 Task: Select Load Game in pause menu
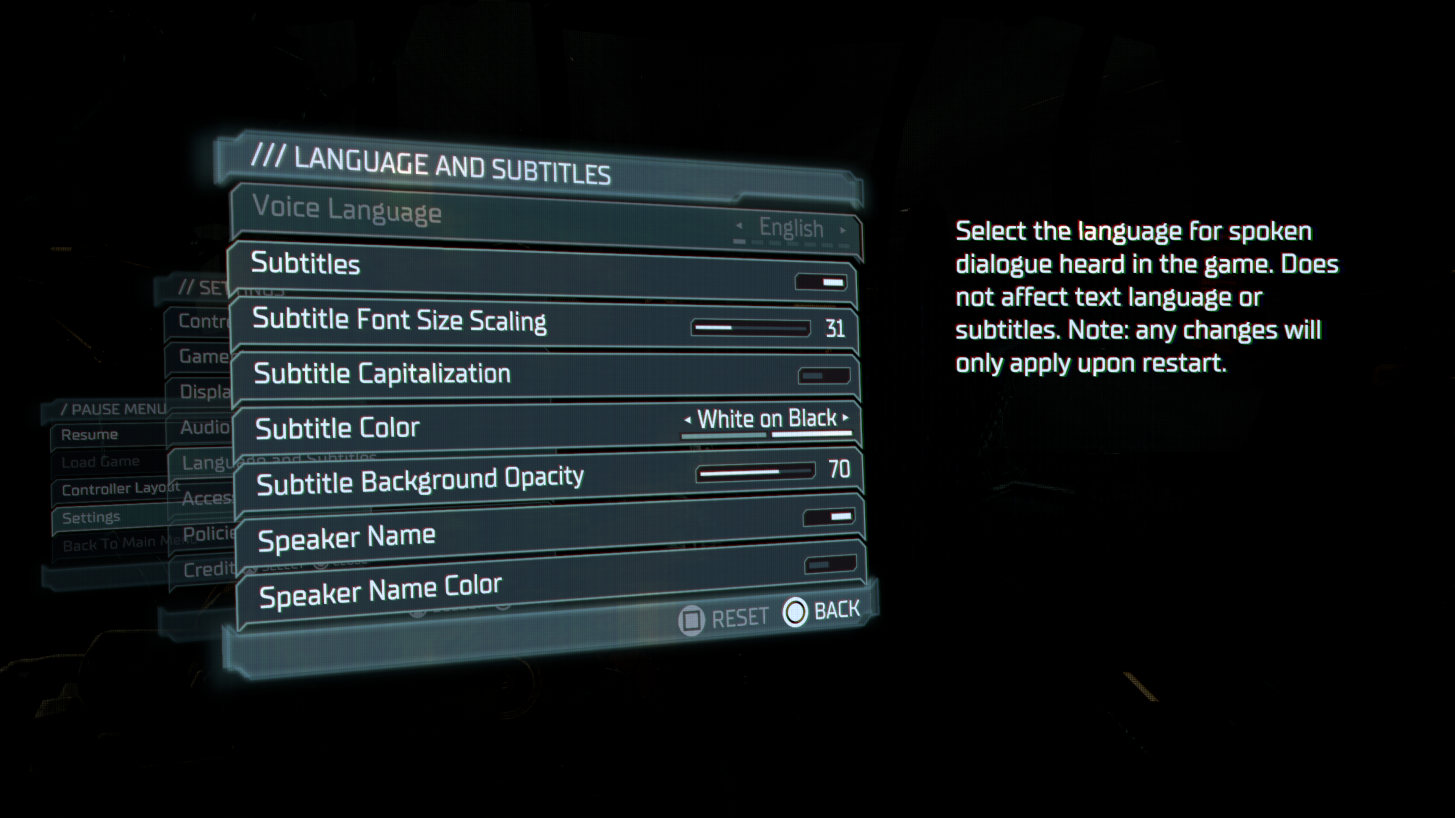click(102, 461)
